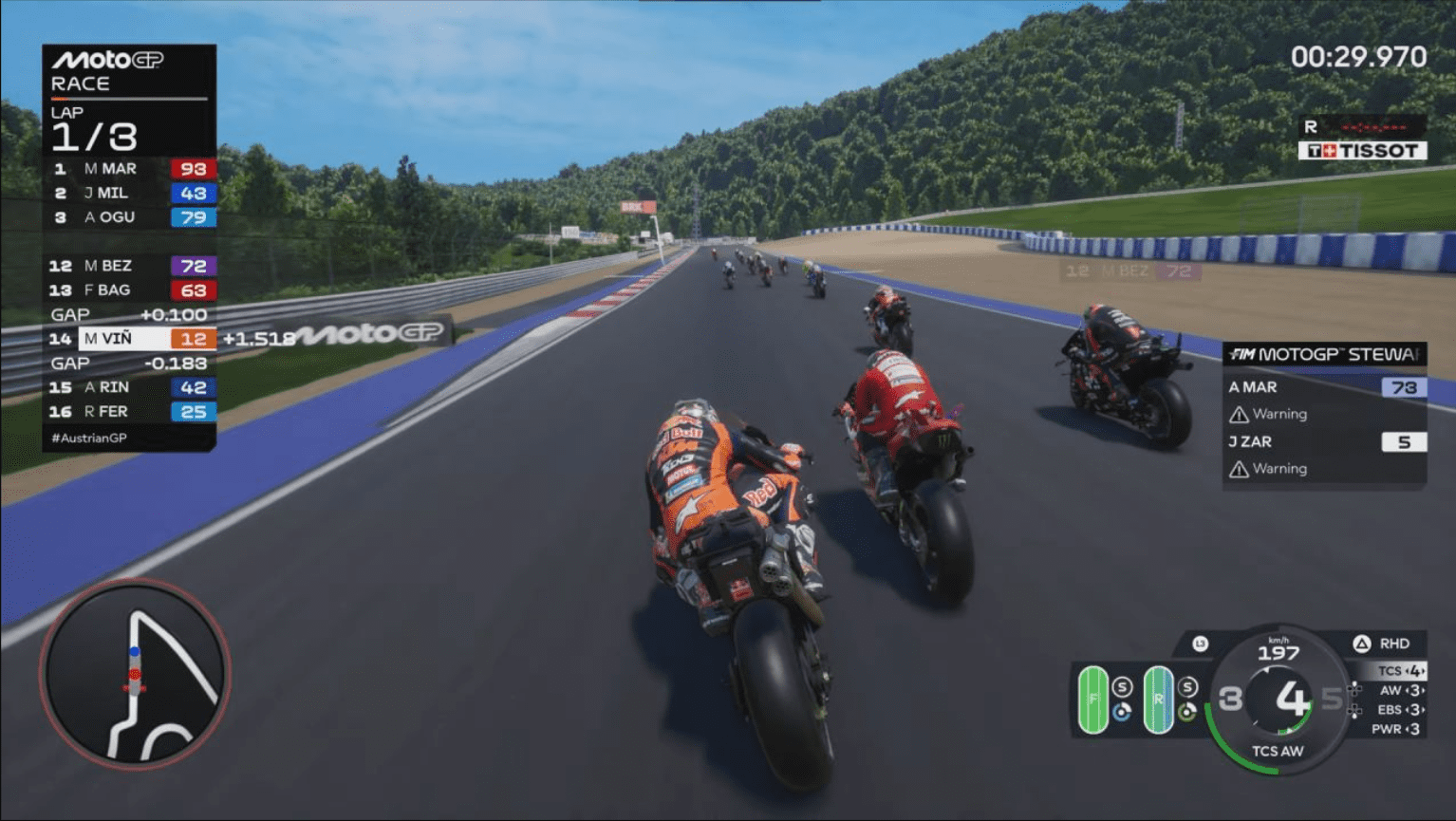Select the RHD triangle button icon
Viewport: 1456px width, 821px height.
[x=1361, y=644]
